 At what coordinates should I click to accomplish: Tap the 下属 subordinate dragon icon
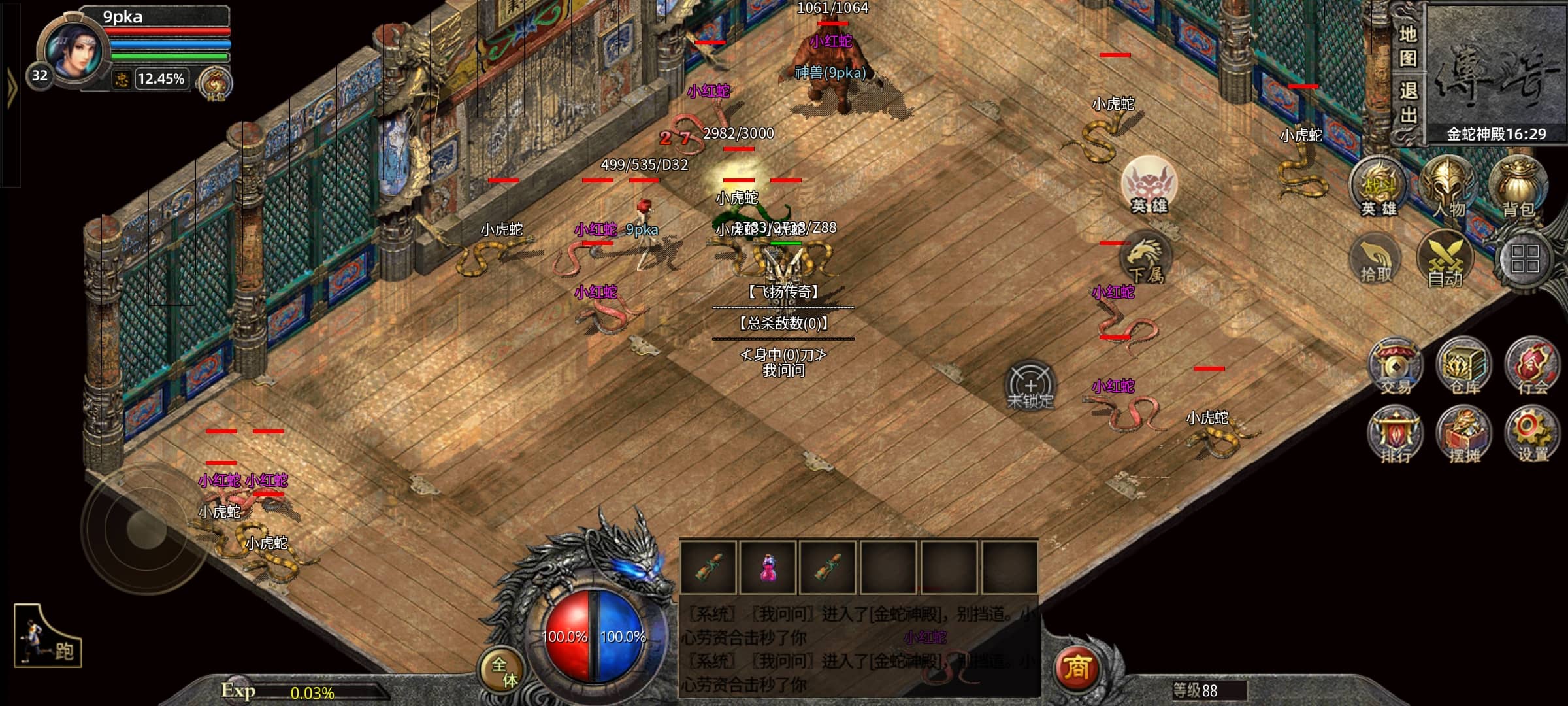tap(1145, 259)
